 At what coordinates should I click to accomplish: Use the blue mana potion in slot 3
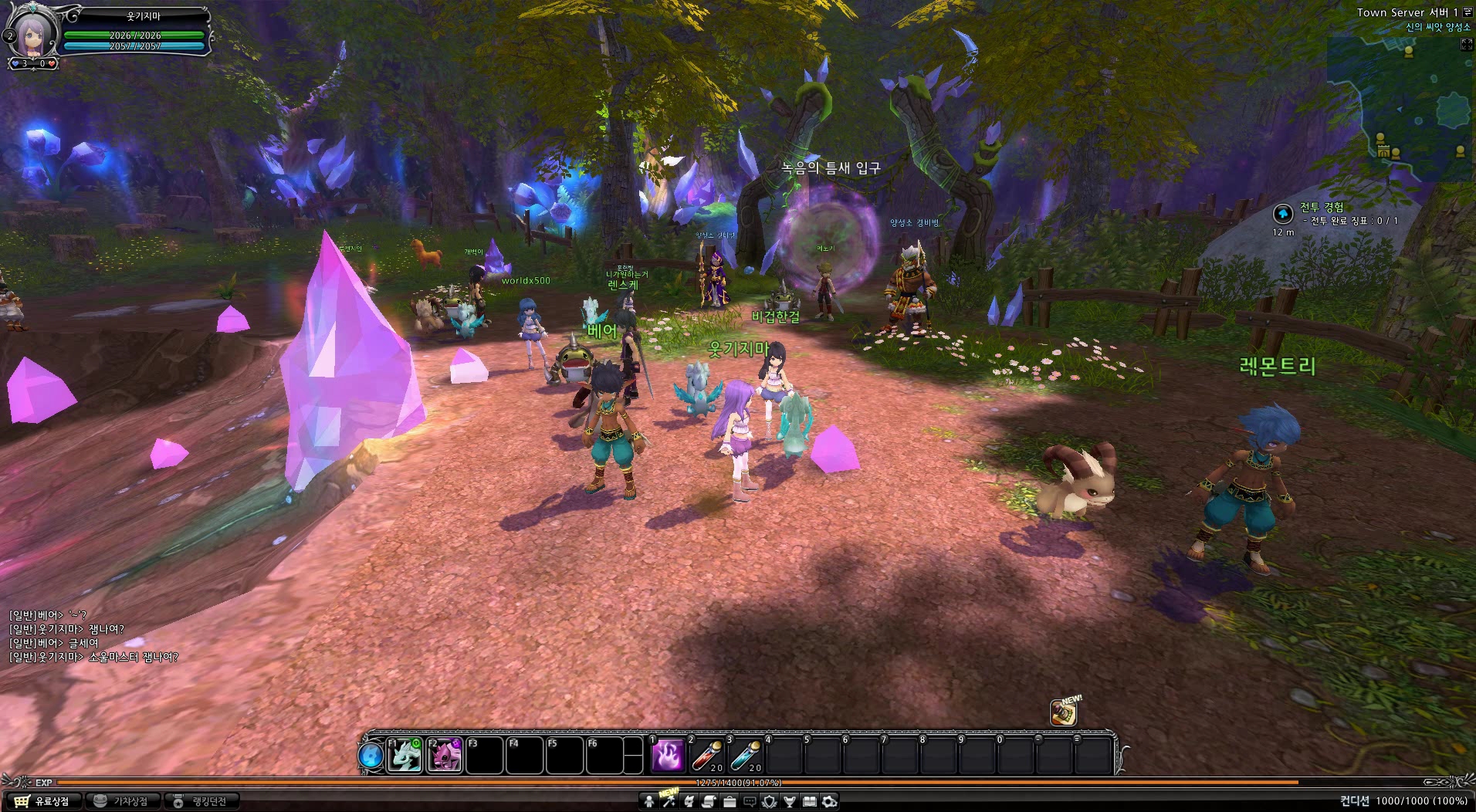(744, 755)
